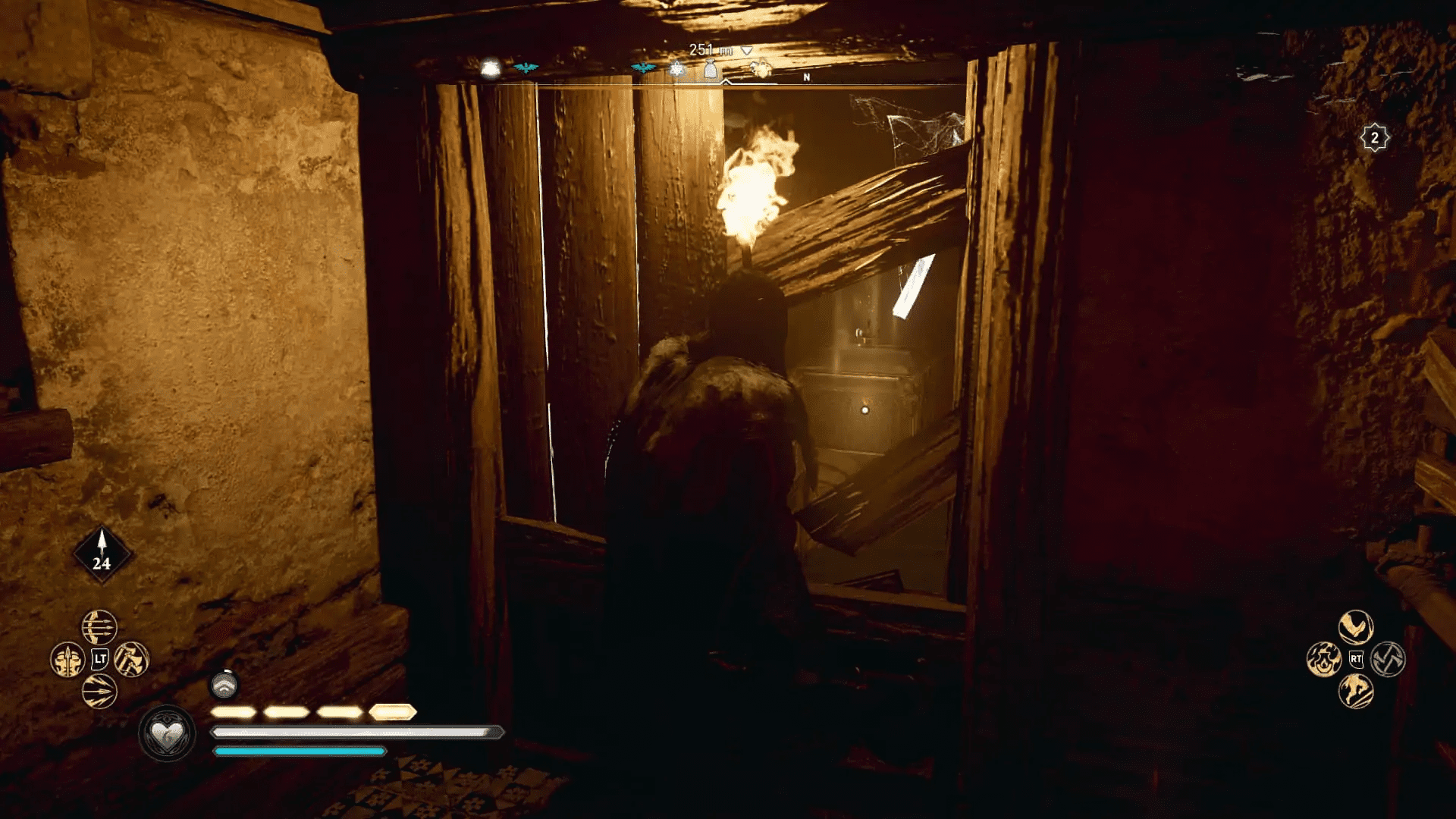Screen dimensions: 1456x819
Task: Click the pouch objective icon on the compass
Action: tap(710, 69)
